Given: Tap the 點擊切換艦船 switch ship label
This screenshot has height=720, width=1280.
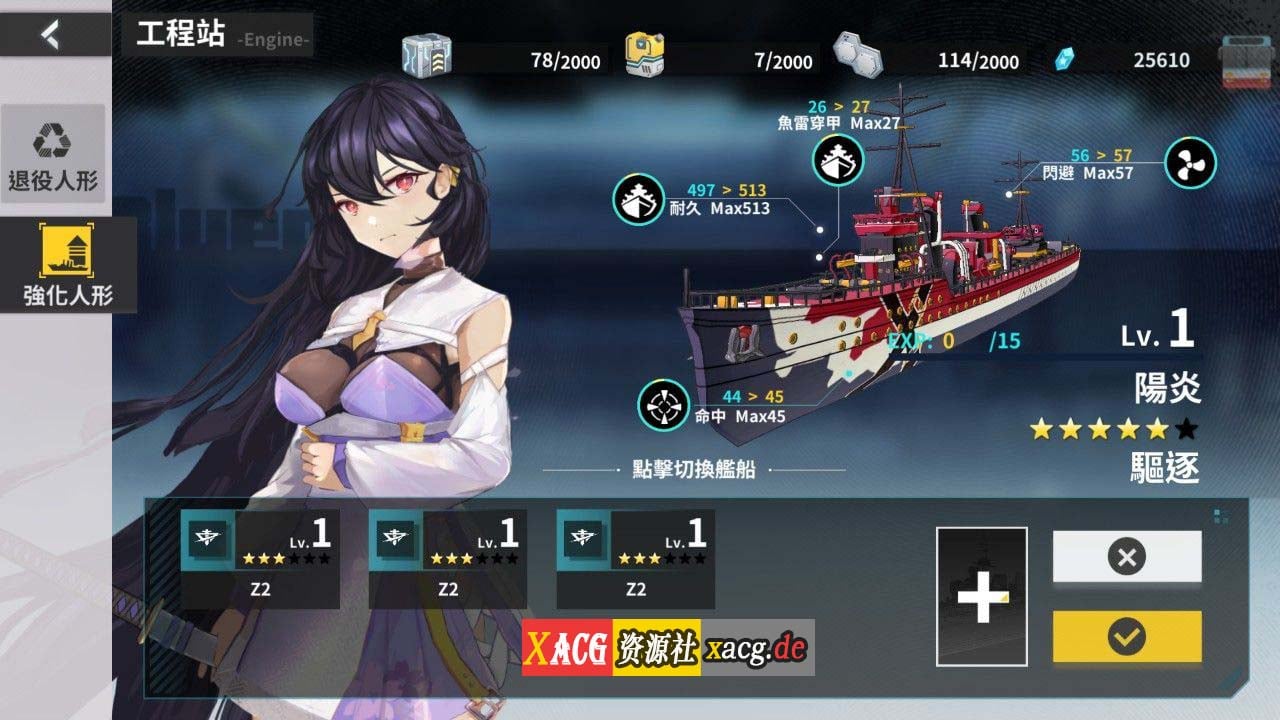Looking at the screenshot, I should (x=693, y=470).
